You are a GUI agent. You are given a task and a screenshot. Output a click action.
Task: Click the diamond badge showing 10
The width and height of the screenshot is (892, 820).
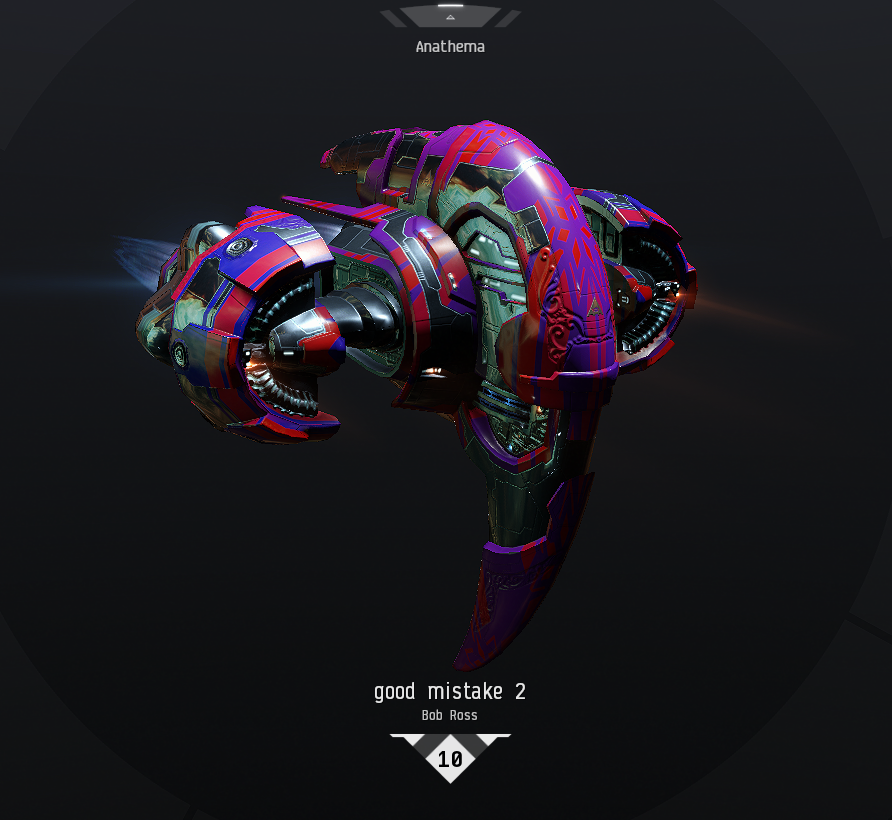tap(450, 758)
